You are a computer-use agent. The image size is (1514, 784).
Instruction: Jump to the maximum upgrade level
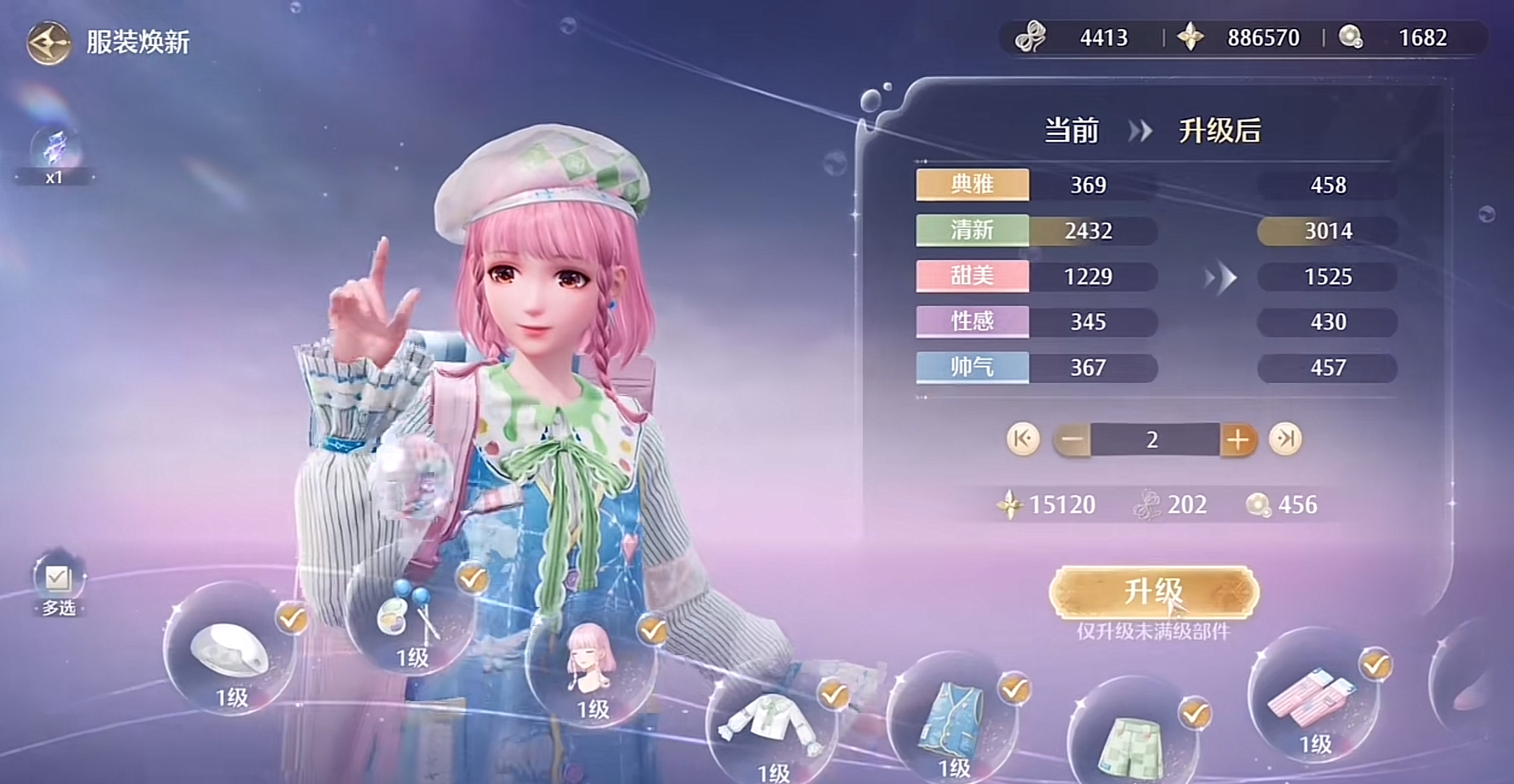pyautogui.click(x=1284, y=439)
